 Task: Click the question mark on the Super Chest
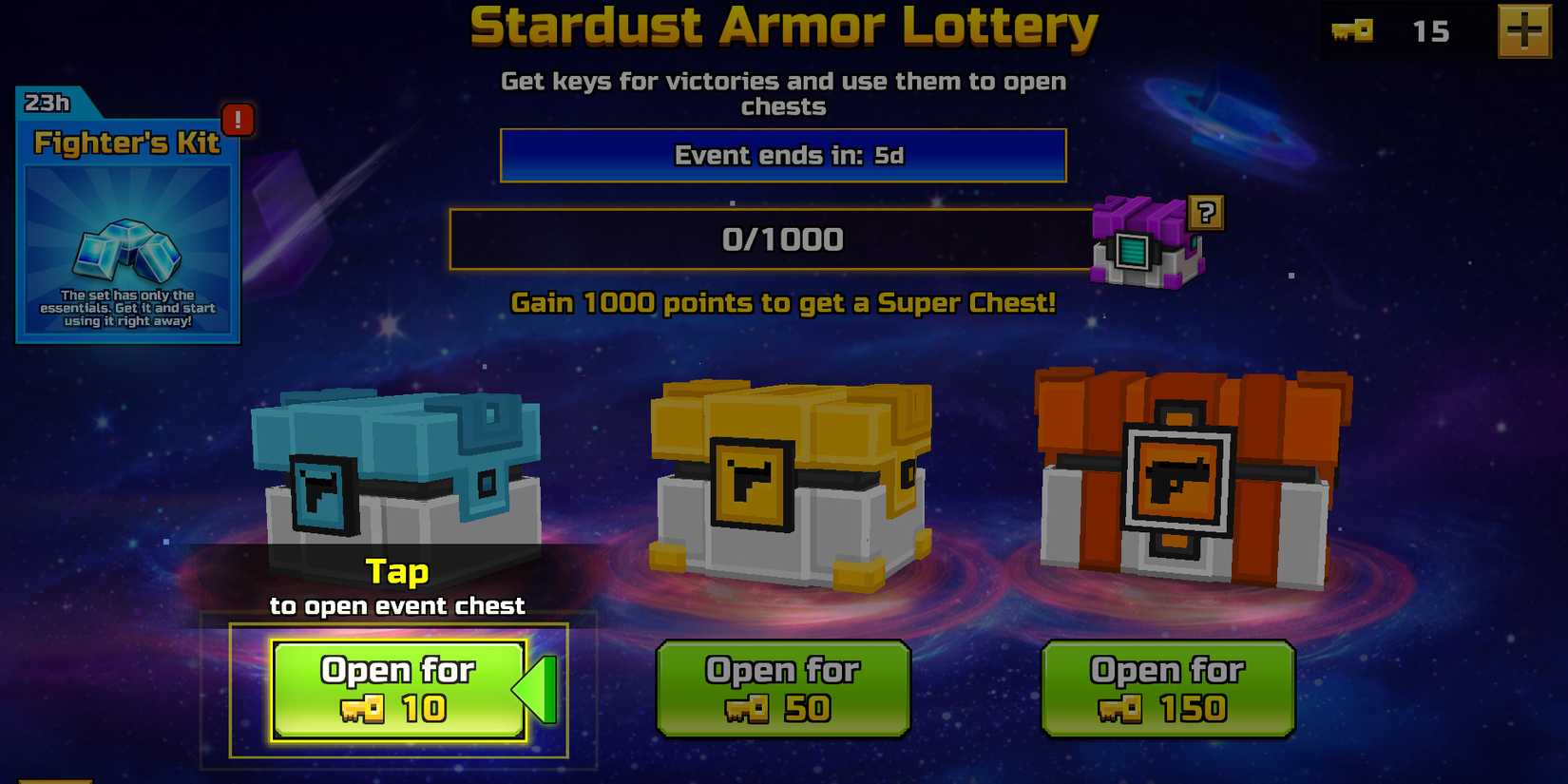(1205, 211)
